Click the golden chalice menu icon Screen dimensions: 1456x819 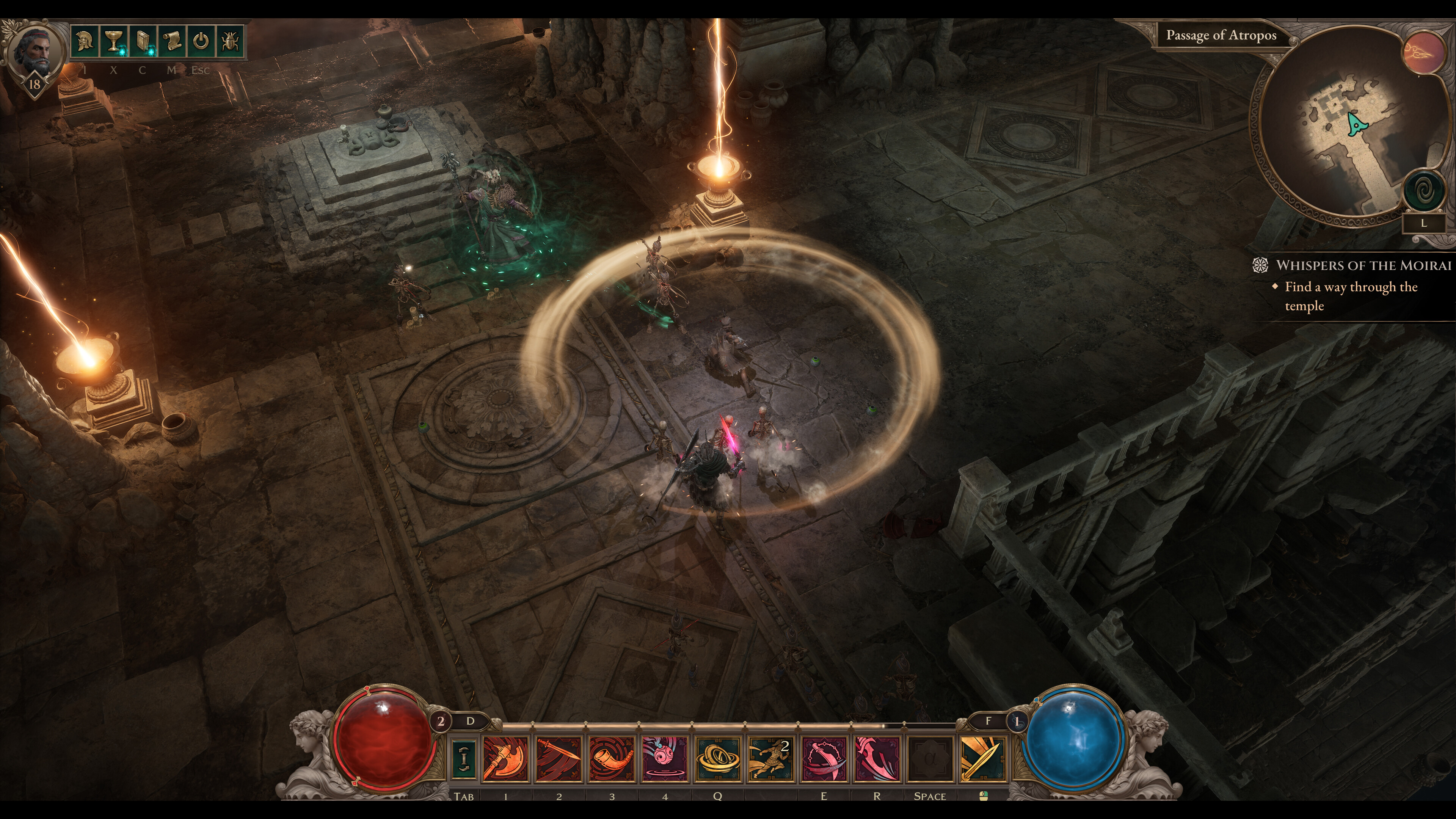coord(114,41)
